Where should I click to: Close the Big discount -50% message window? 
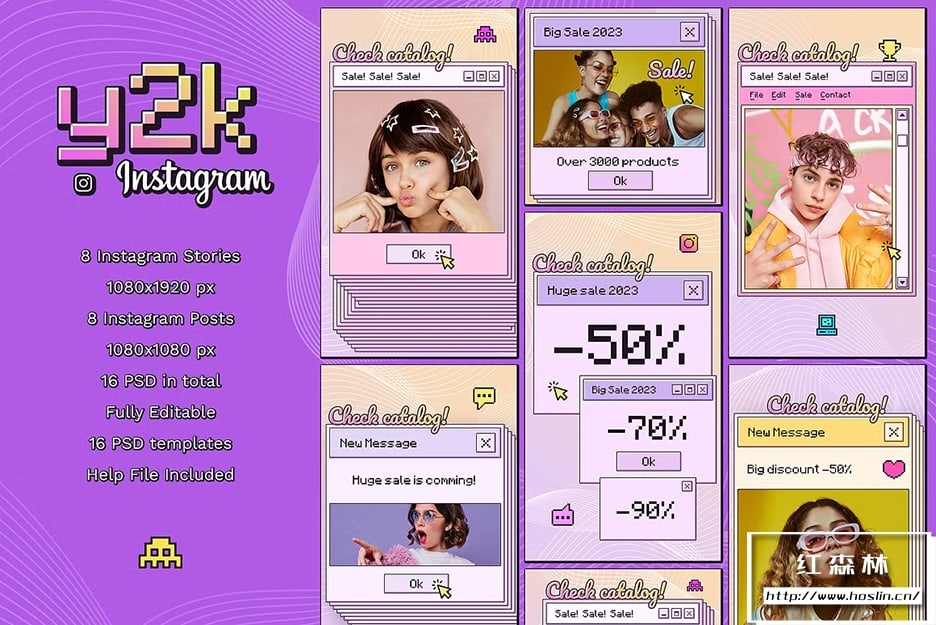(x=893, y=433)
